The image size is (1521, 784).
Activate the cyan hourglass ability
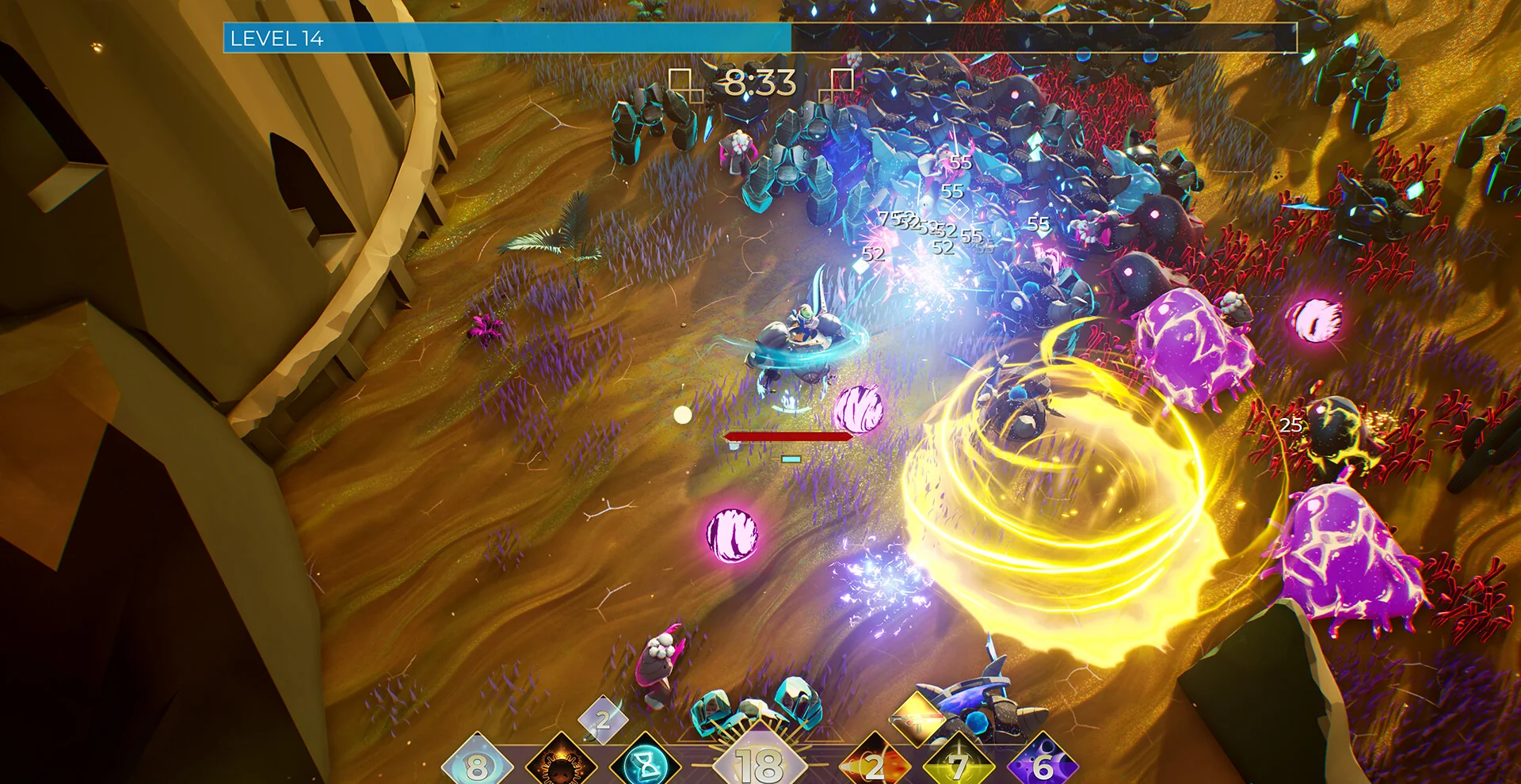pyautogui.click(x=647, y=764)
